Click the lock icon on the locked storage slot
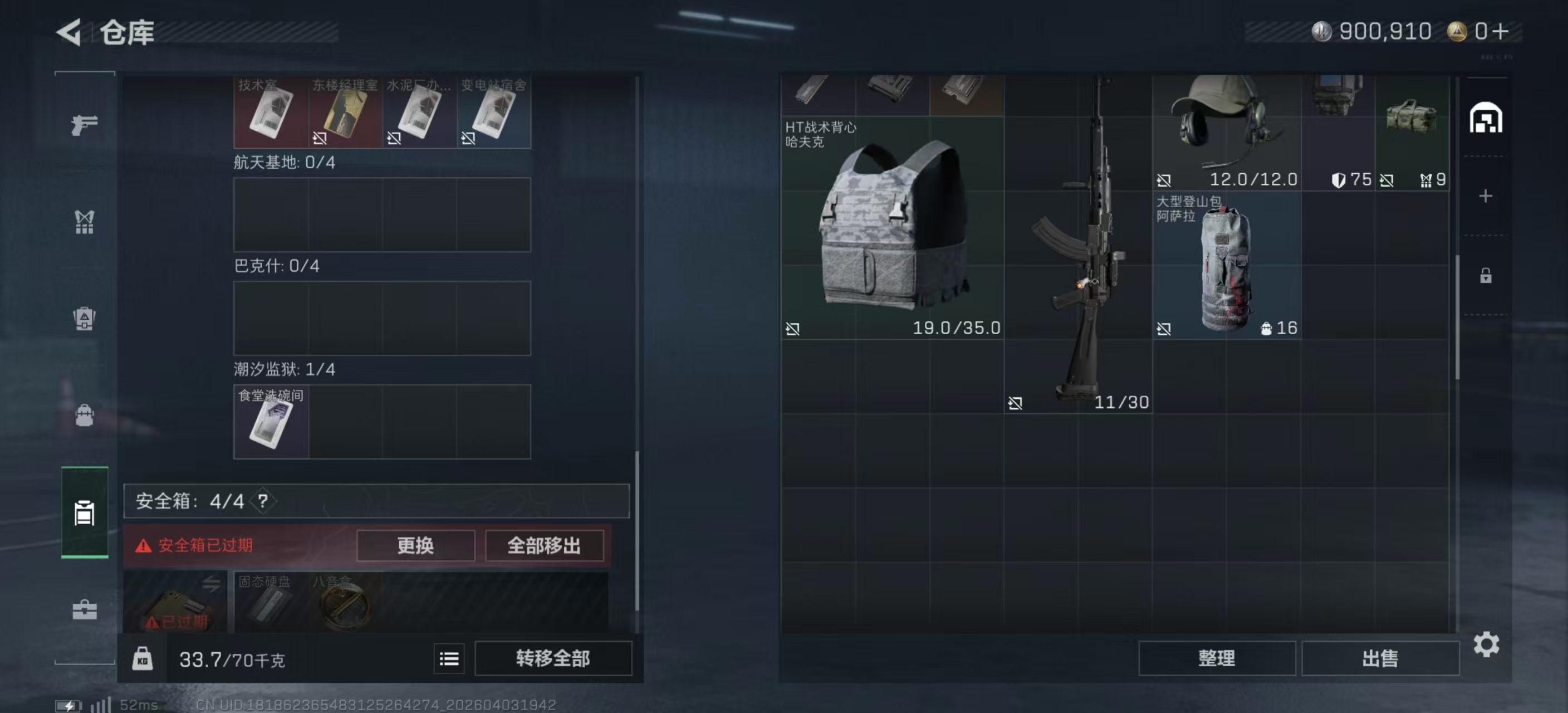Screen dimensions: 1568x713 (1485, 276)
